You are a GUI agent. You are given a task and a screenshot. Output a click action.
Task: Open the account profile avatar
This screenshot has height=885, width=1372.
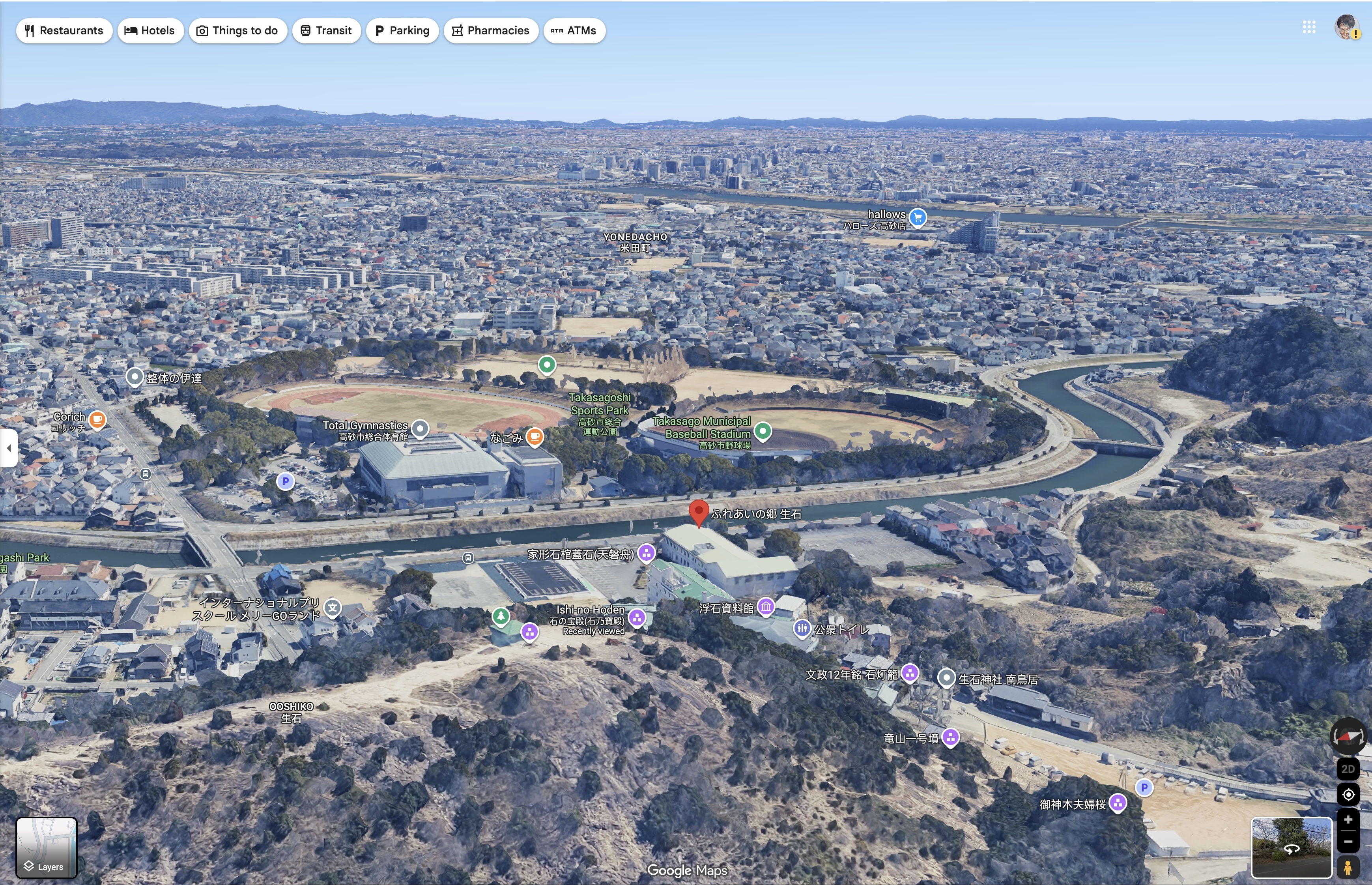tap(1346, 27)
